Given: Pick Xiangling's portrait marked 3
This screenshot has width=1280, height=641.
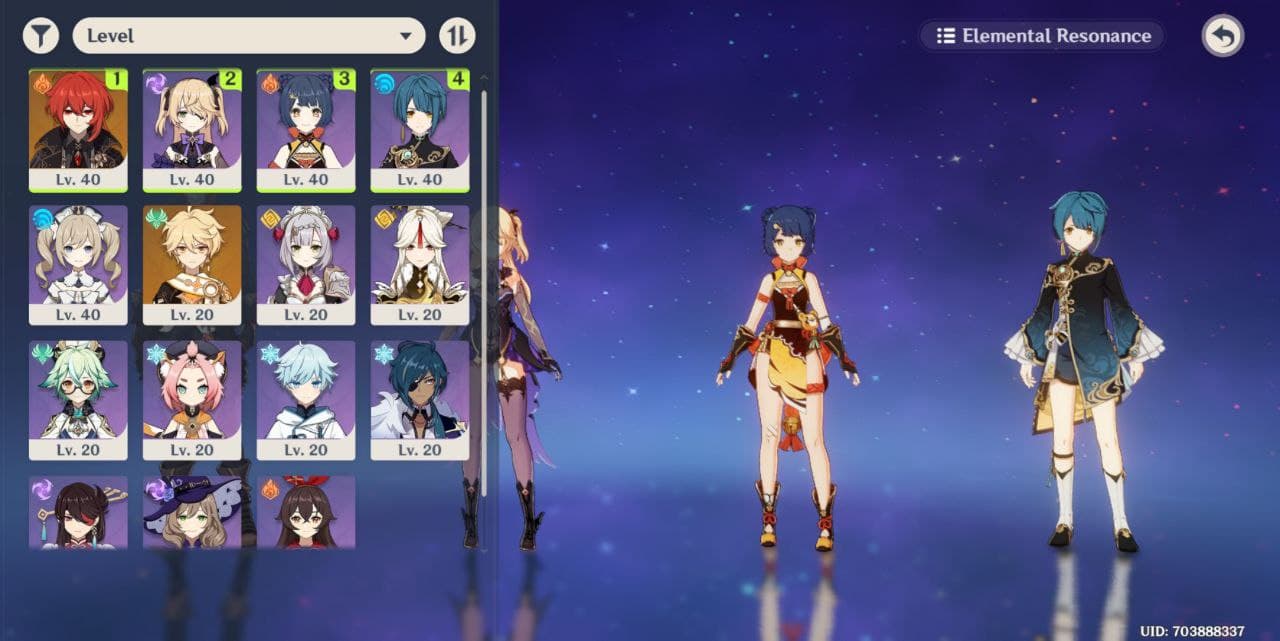Looking at the screenshot, I should tap(306, 130).
